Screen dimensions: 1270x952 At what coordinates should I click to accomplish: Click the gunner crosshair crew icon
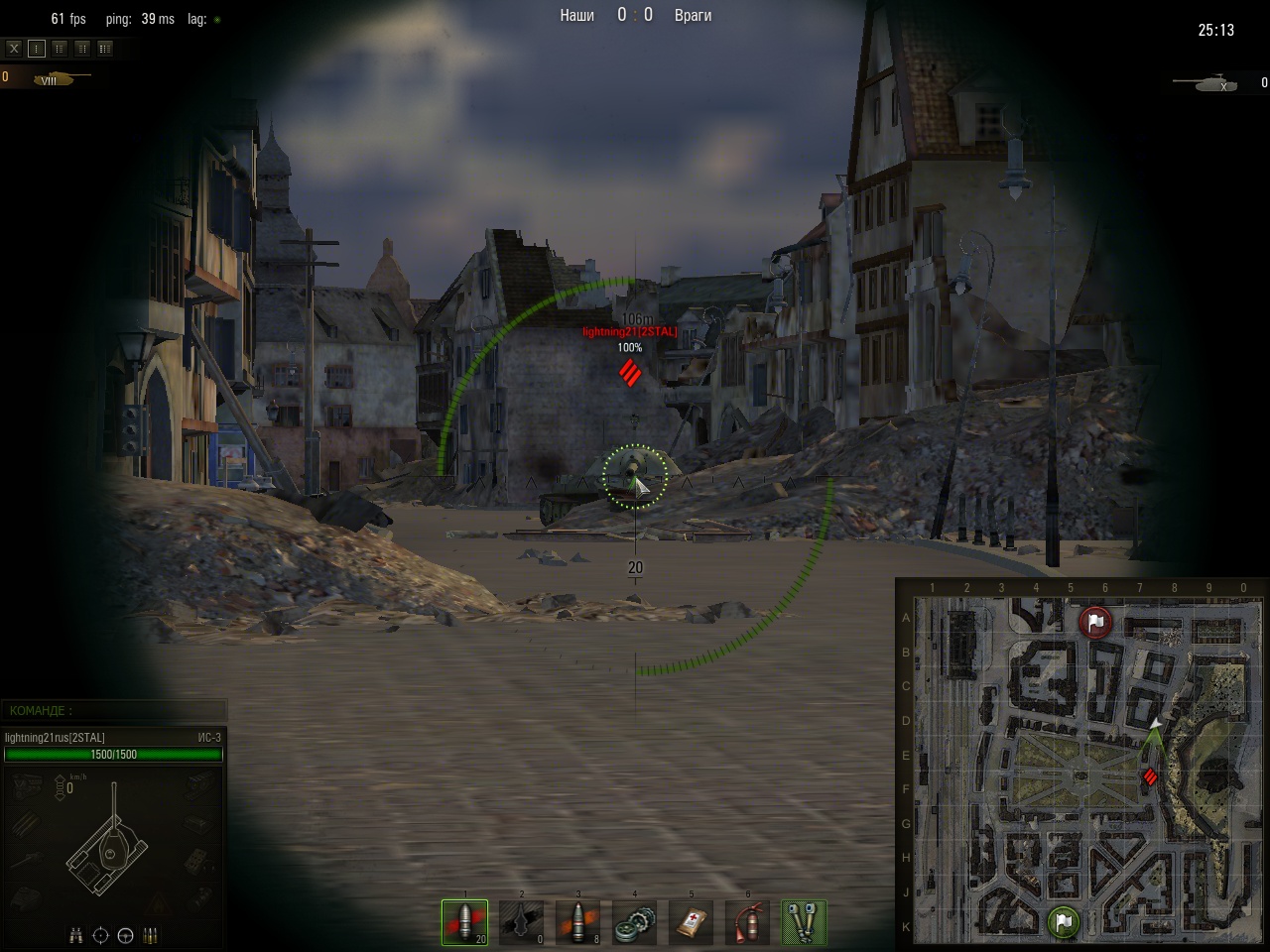pos(100,935)
